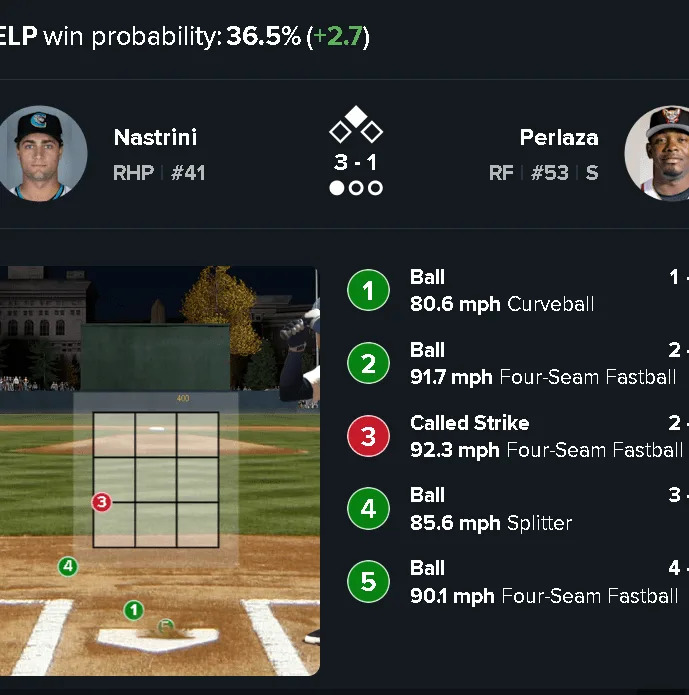Open pitcher Nastrini's headshot photo
This screenshot has width=689, height=695.
pyautogui.click(x=42, y=152)
